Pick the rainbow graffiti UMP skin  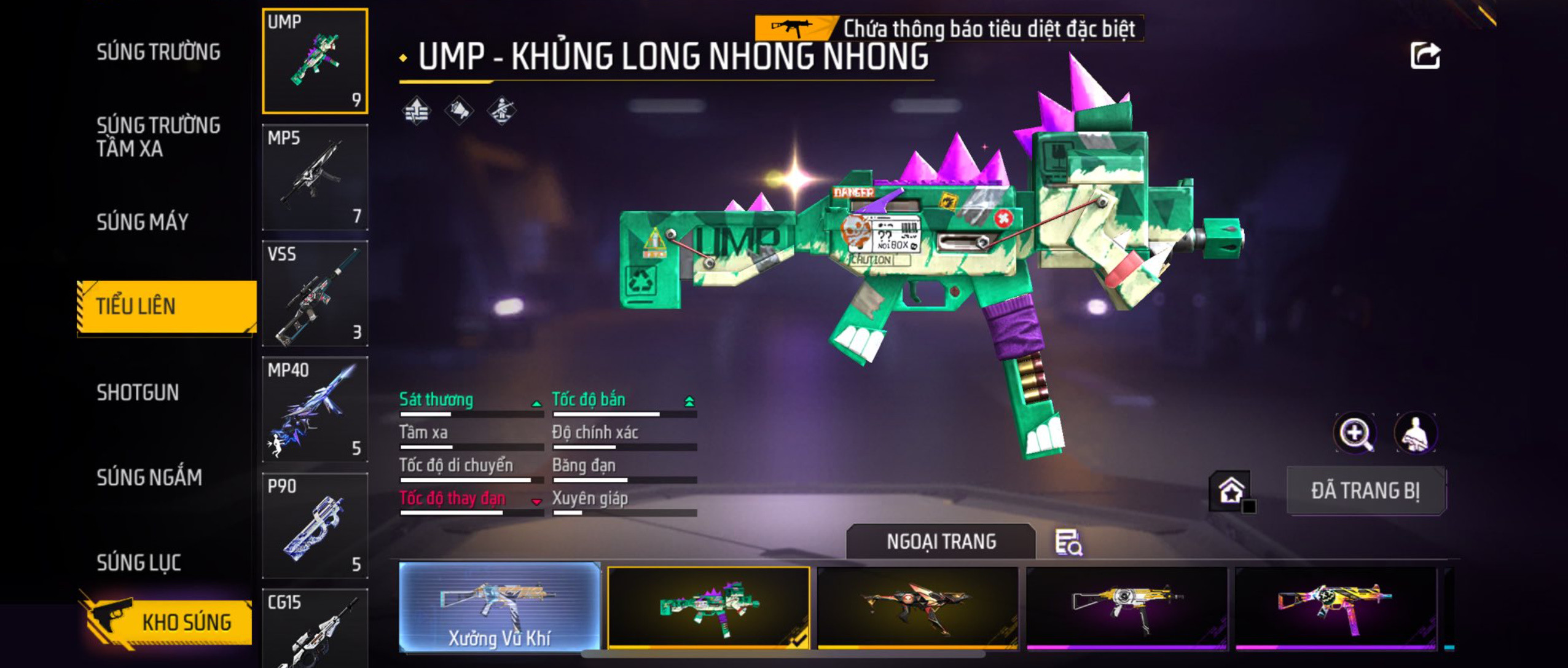click(1335, 607)
